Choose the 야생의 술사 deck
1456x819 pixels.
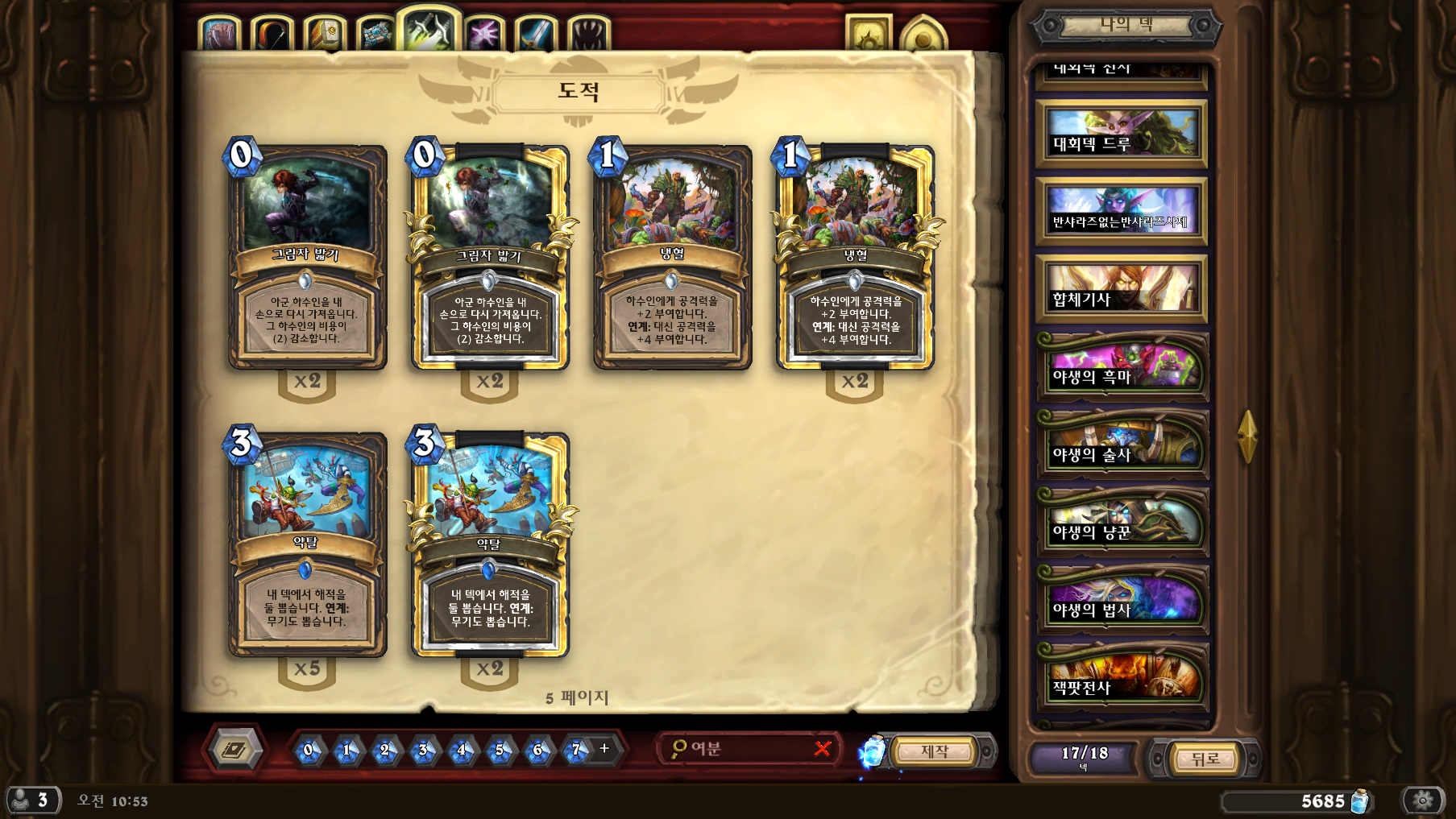pos(1122,445)
